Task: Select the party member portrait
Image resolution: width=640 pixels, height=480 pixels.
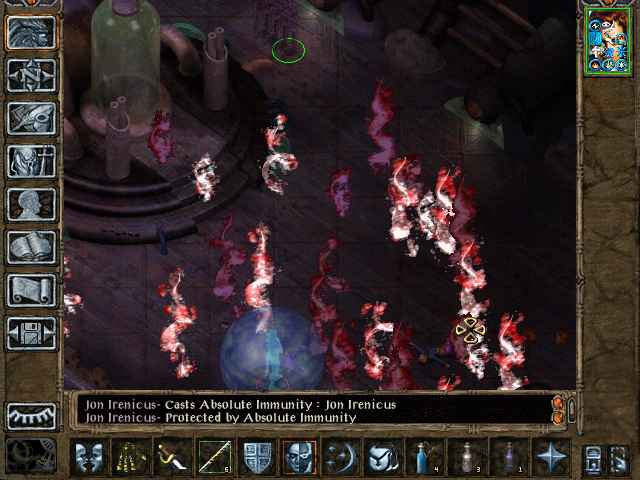Action: click(x=608, y=40)
